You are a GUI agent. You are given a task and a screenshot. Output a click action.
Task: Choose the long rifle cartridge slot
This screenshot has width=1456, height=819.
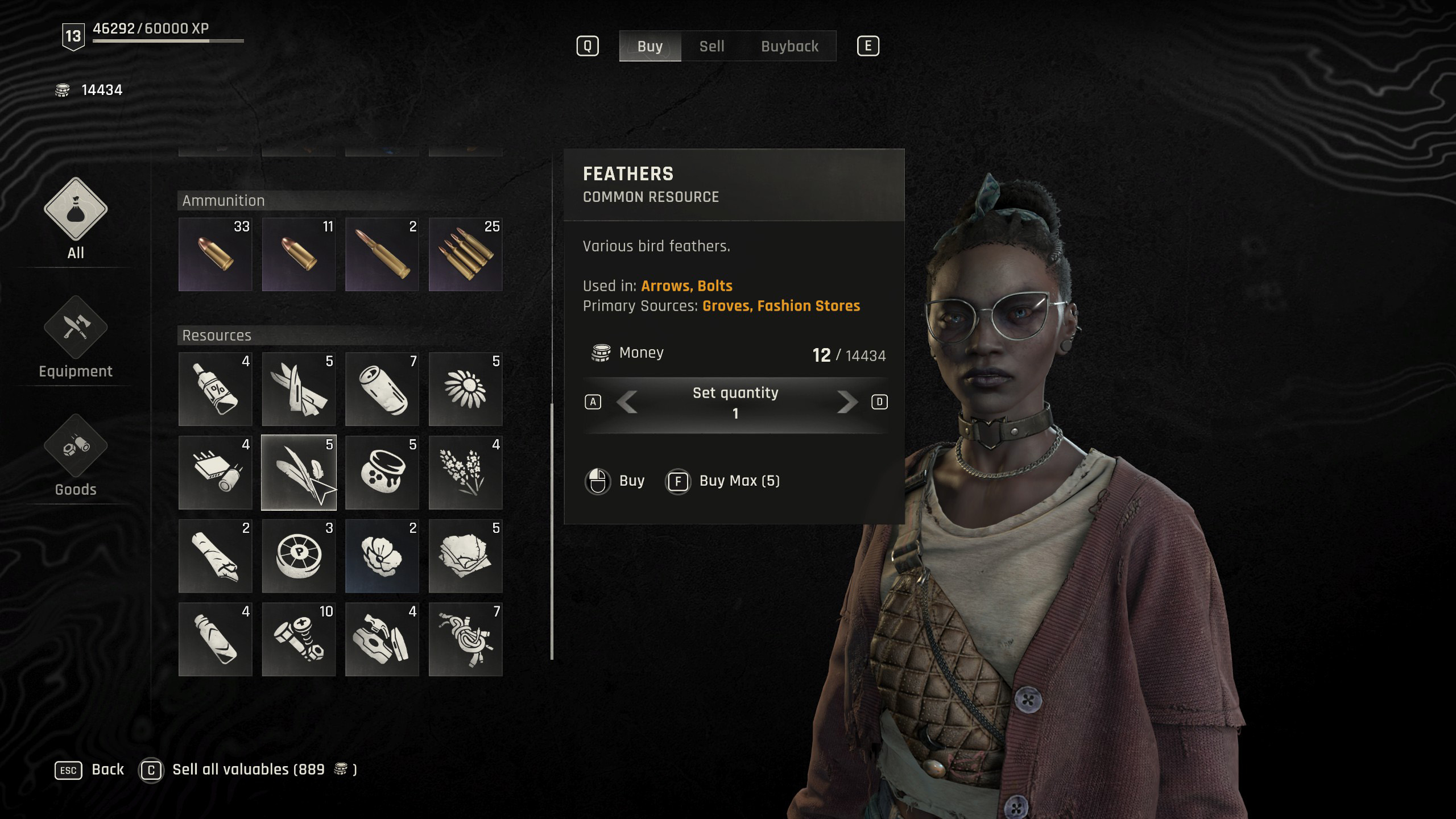tap(382, 254)
